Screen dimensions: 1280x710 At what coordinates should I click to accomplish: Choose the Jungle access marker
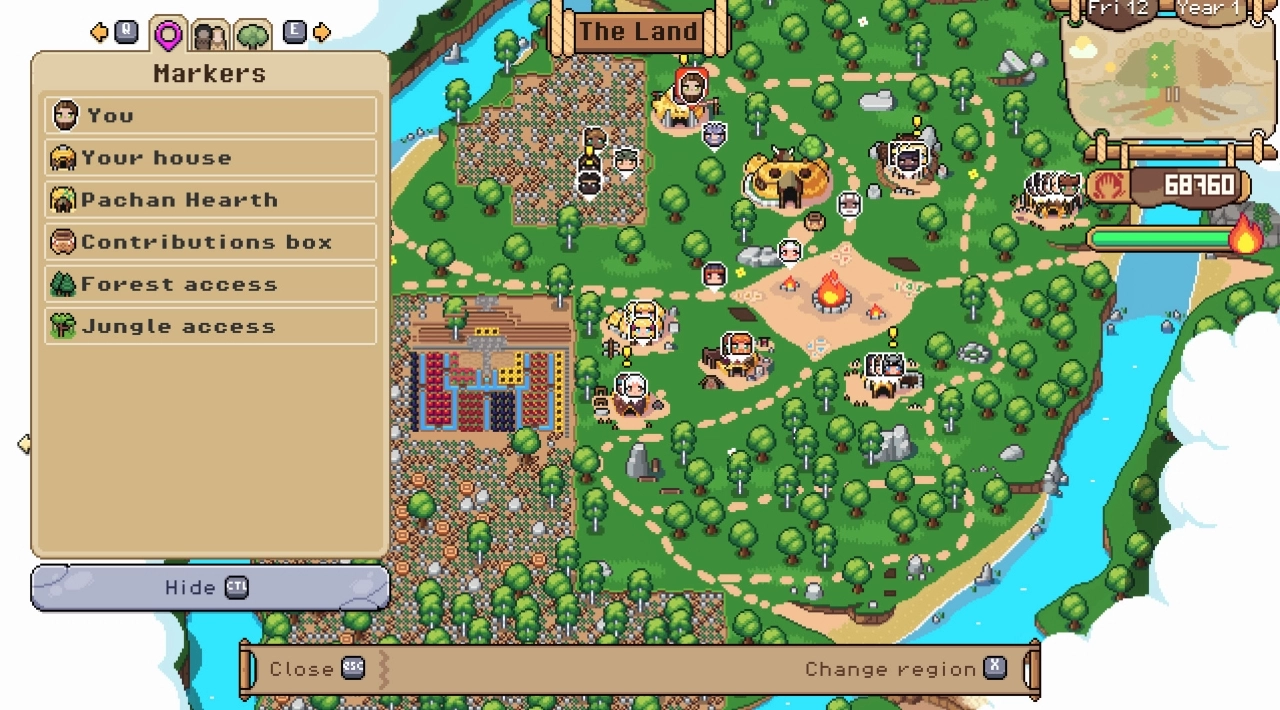pyautogui.click(x=210, y=326)
